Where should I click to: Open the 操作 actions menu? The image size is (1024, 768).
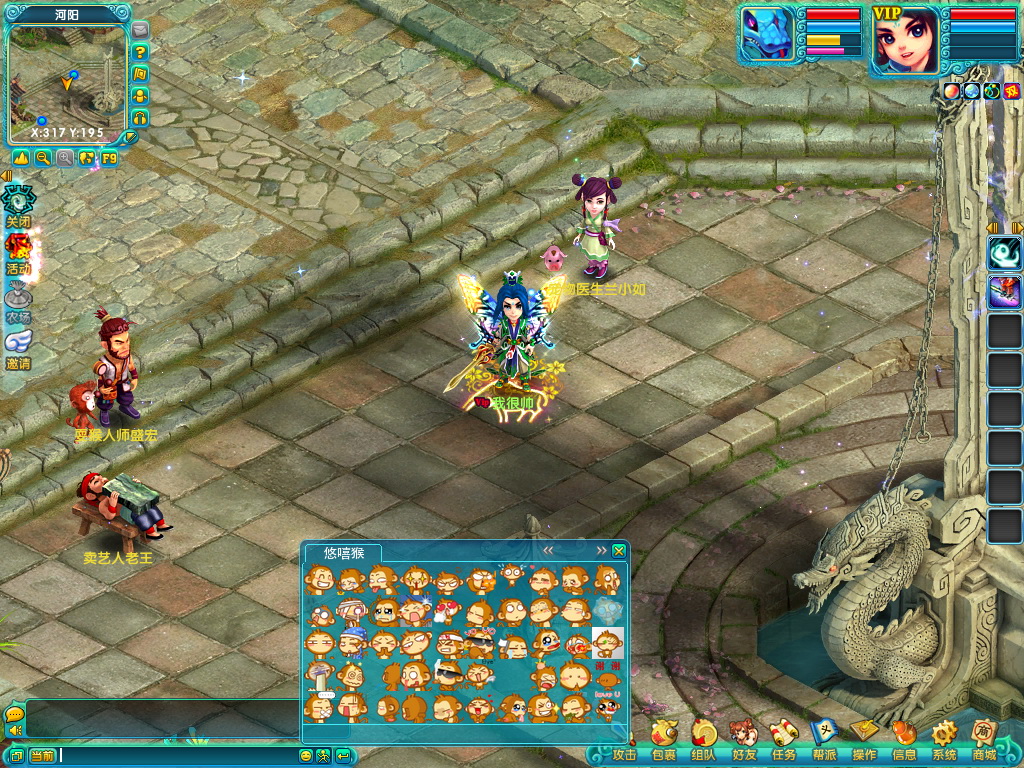click(x=864, y=739)
